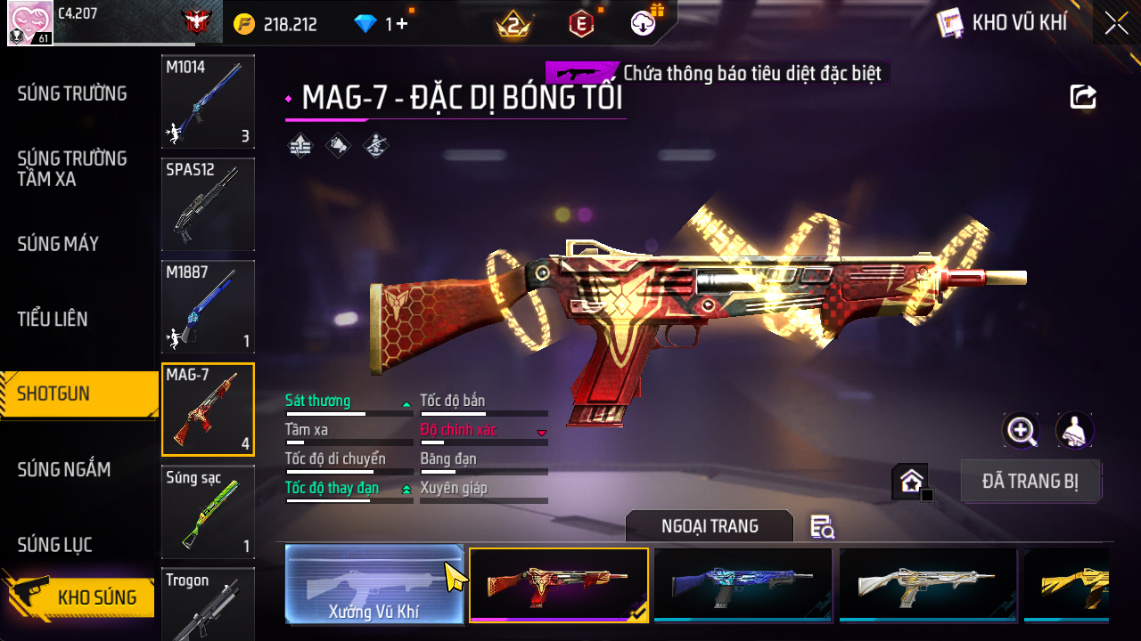Select the blue MAG-7 skin
The image size is (1141, 641).
pos(742,585)
